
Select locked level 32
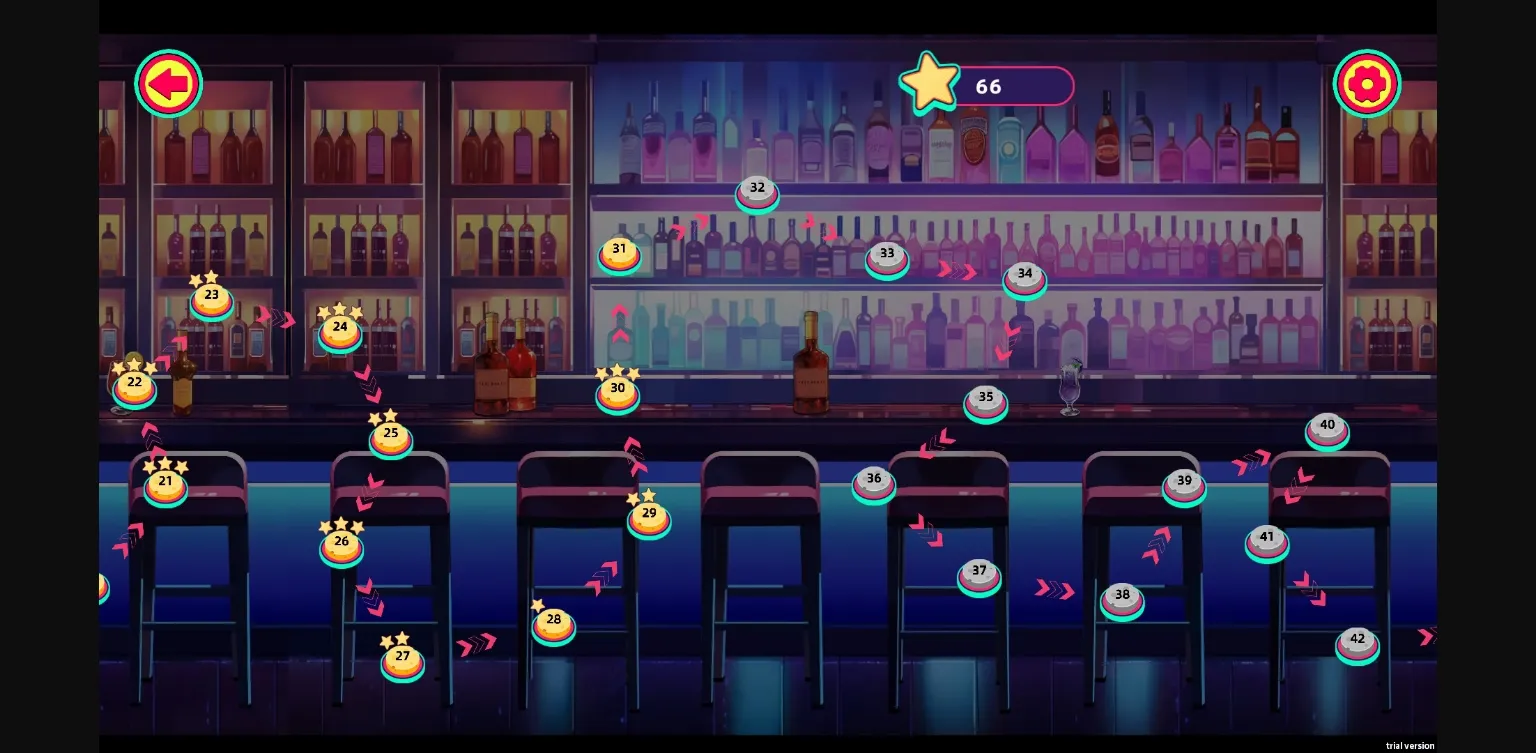[757, 192]
